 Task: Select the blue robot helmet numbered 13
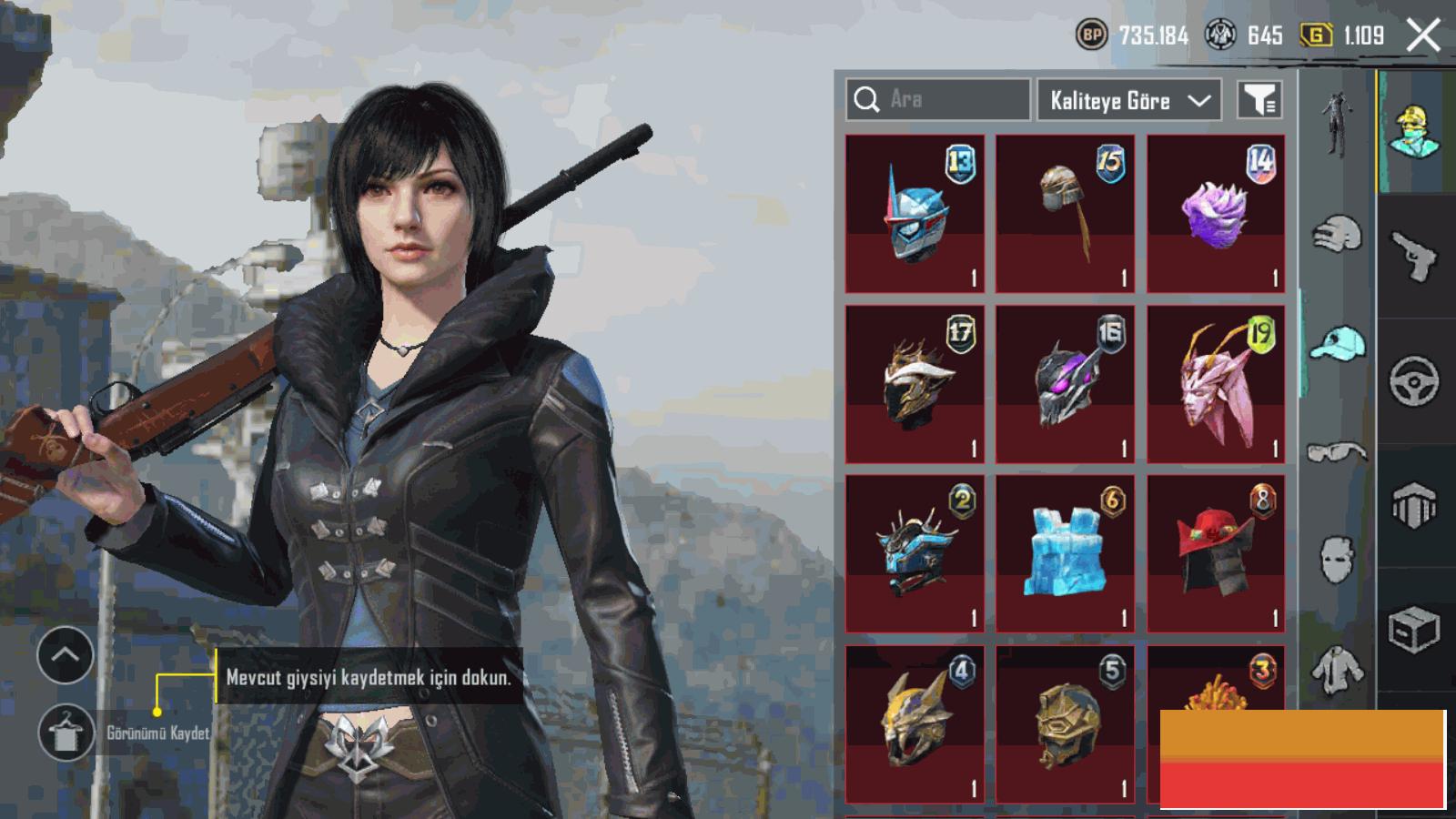pyautogui.click(x=915, y=214)
